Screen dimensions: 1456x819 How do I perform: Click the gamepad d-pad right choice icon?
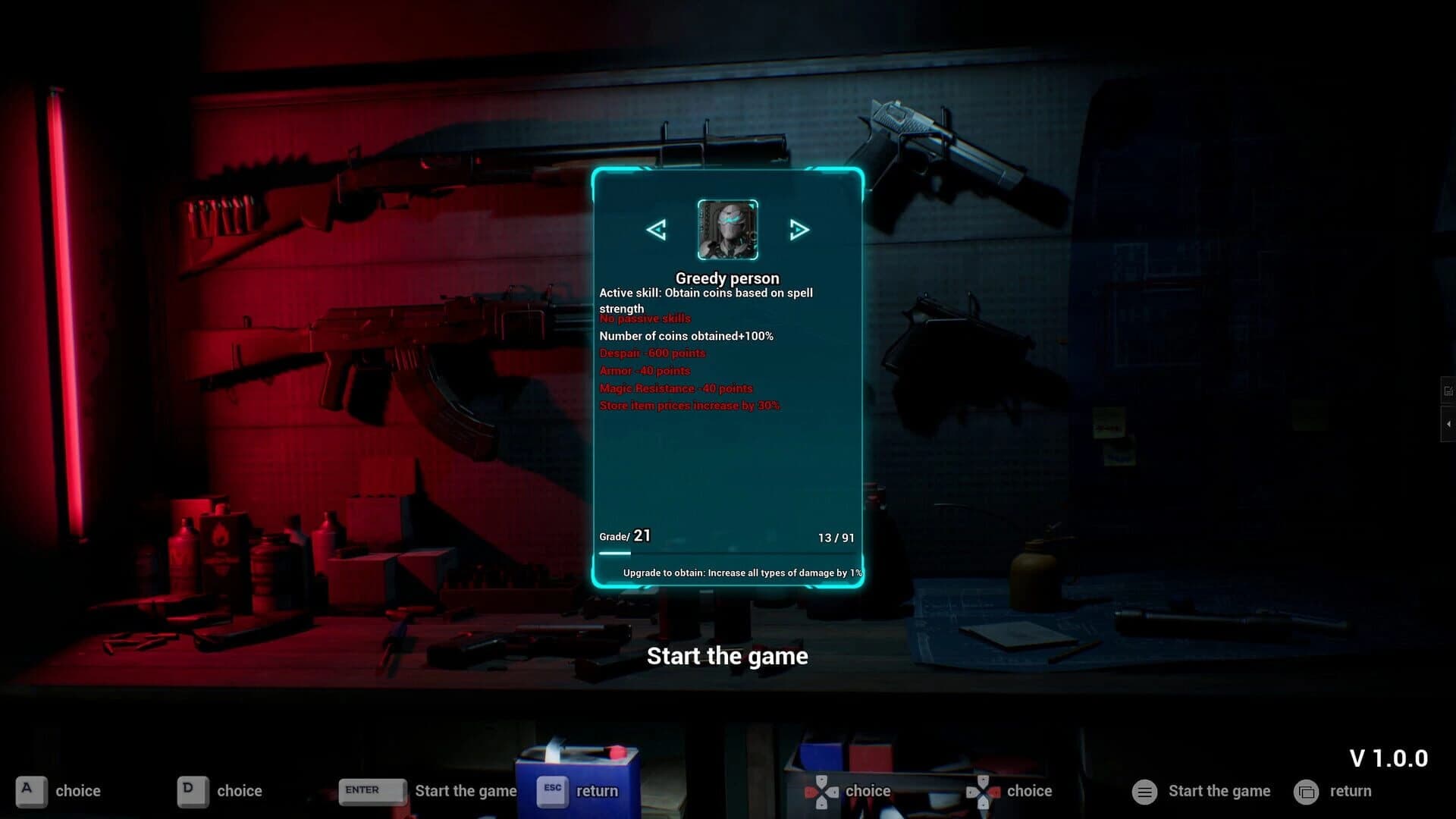click(982, 791)
